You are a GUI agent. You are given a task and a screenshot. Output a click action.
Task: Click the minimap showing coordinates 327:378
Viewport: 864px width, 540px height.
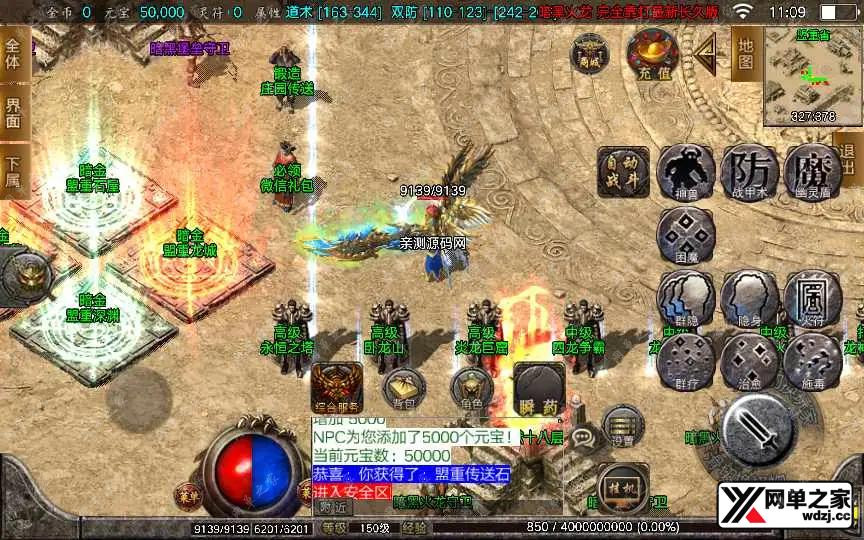point(812,78)
